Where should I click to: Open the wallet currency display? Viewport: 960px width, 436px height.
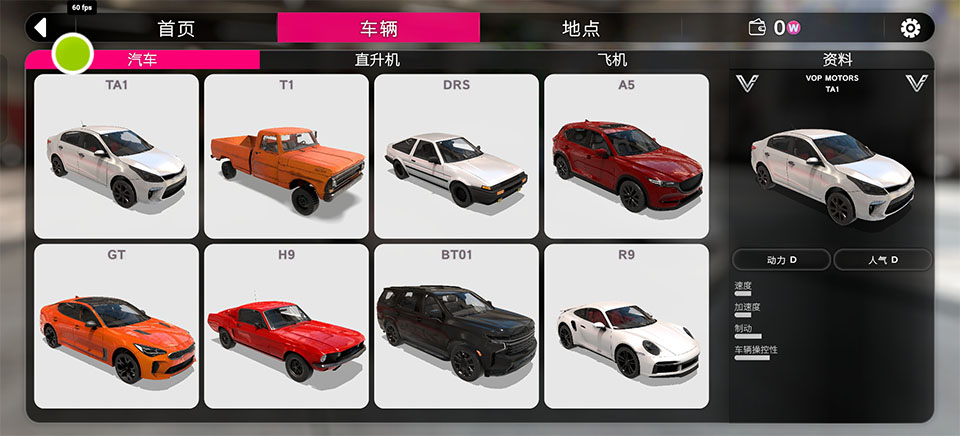(x=776, y=28)
